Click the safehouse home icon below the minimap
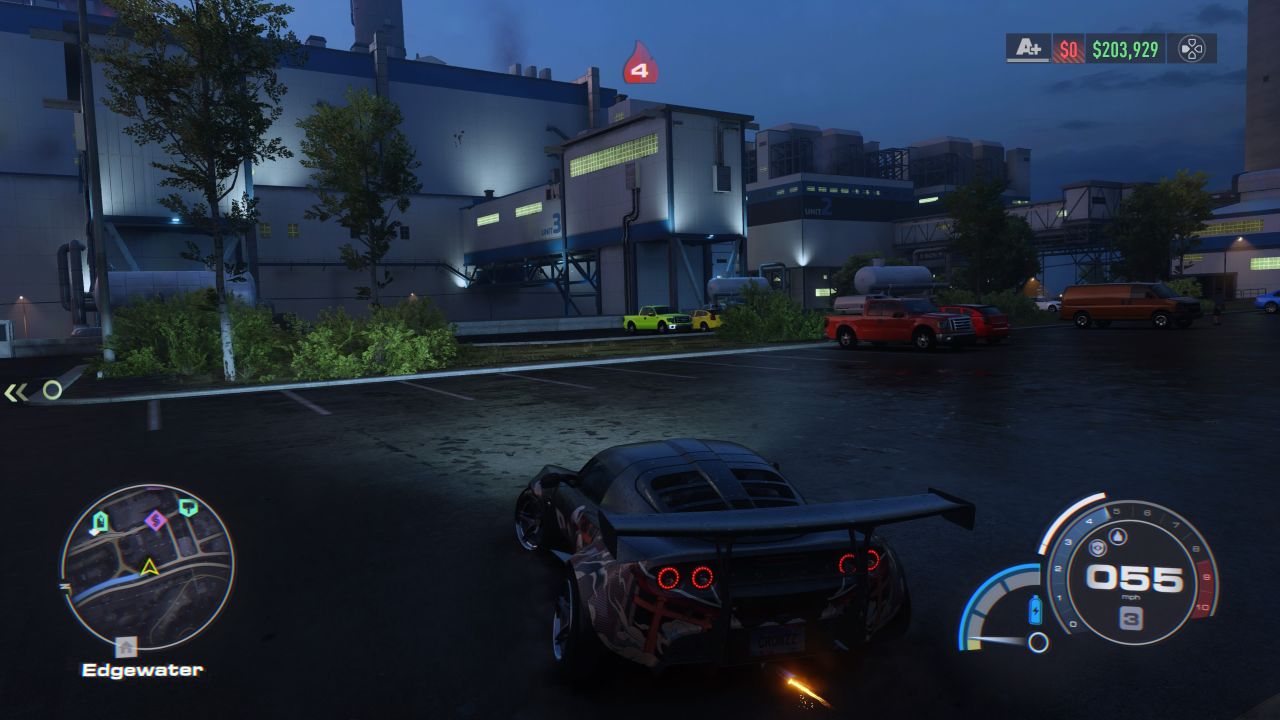Image resolution: width=1280 pixels, height=720 pixels. point(126,645)
